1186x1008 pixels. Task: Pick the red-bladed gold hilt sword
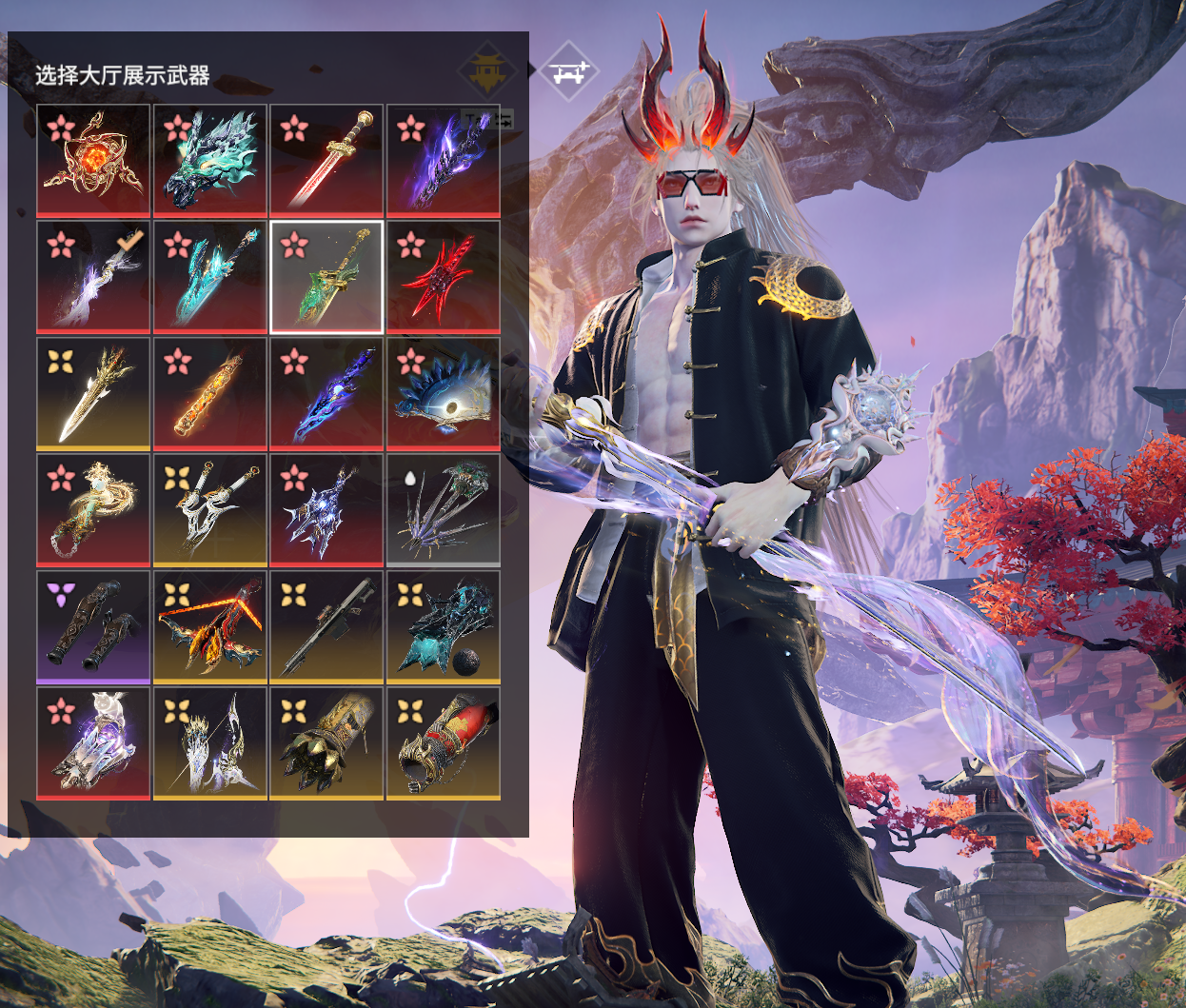[326, 160]
